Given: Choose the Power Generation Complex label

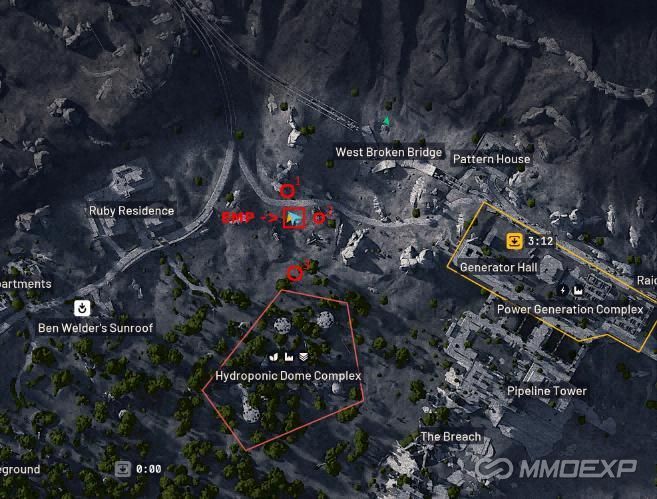Looking at the screenshot, I should [570, 309].
